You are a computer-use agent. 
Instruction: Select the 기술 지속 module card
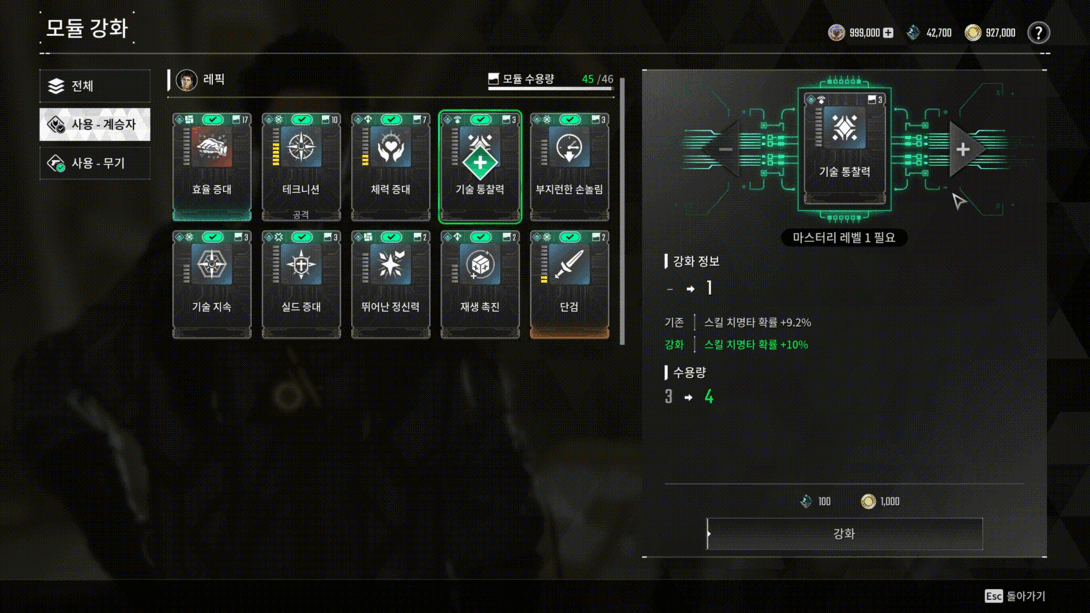point(212,284)
